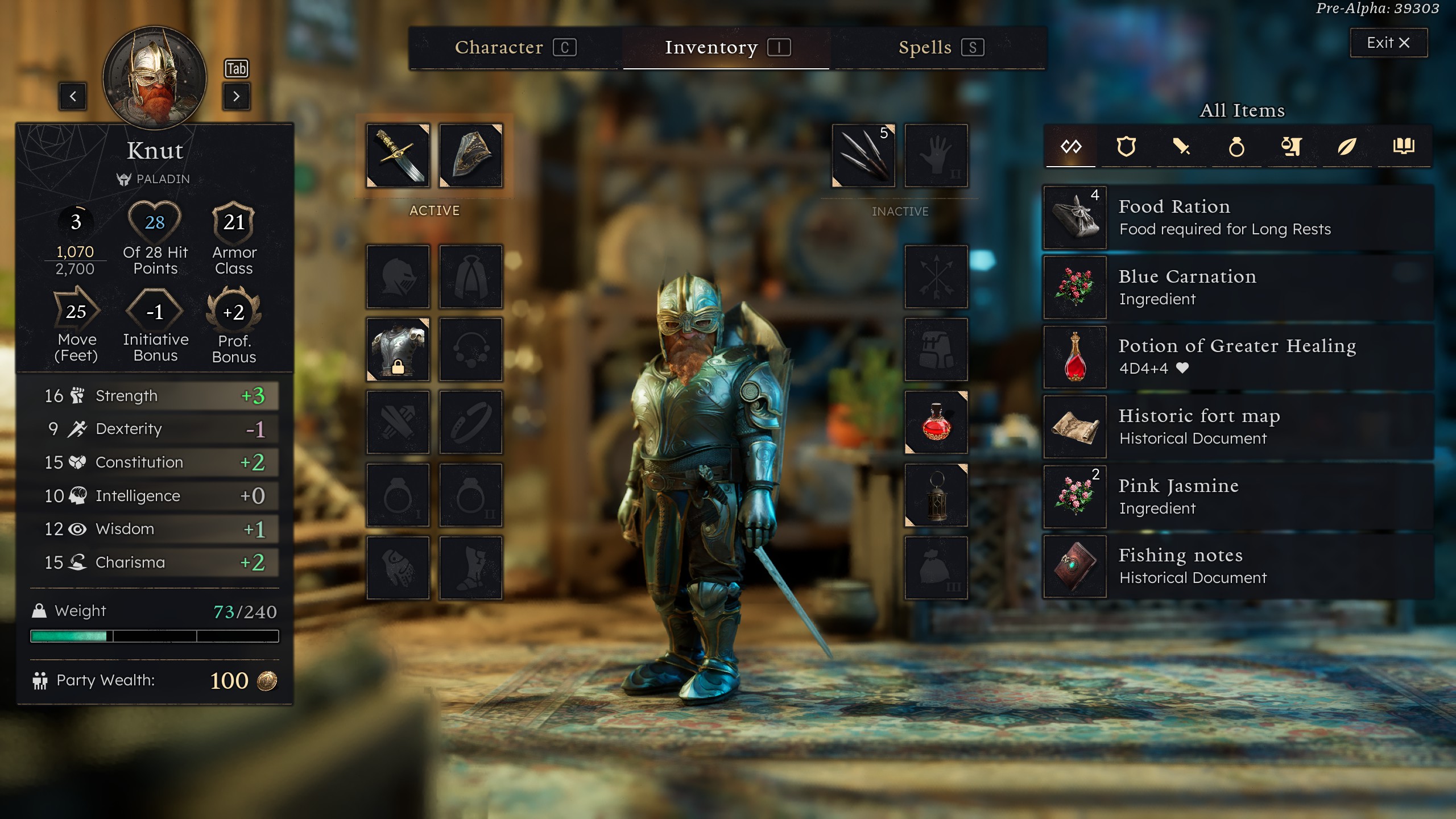
Task: Select Blue Carnation ingredient
Action: click(x=1239, y=287)
